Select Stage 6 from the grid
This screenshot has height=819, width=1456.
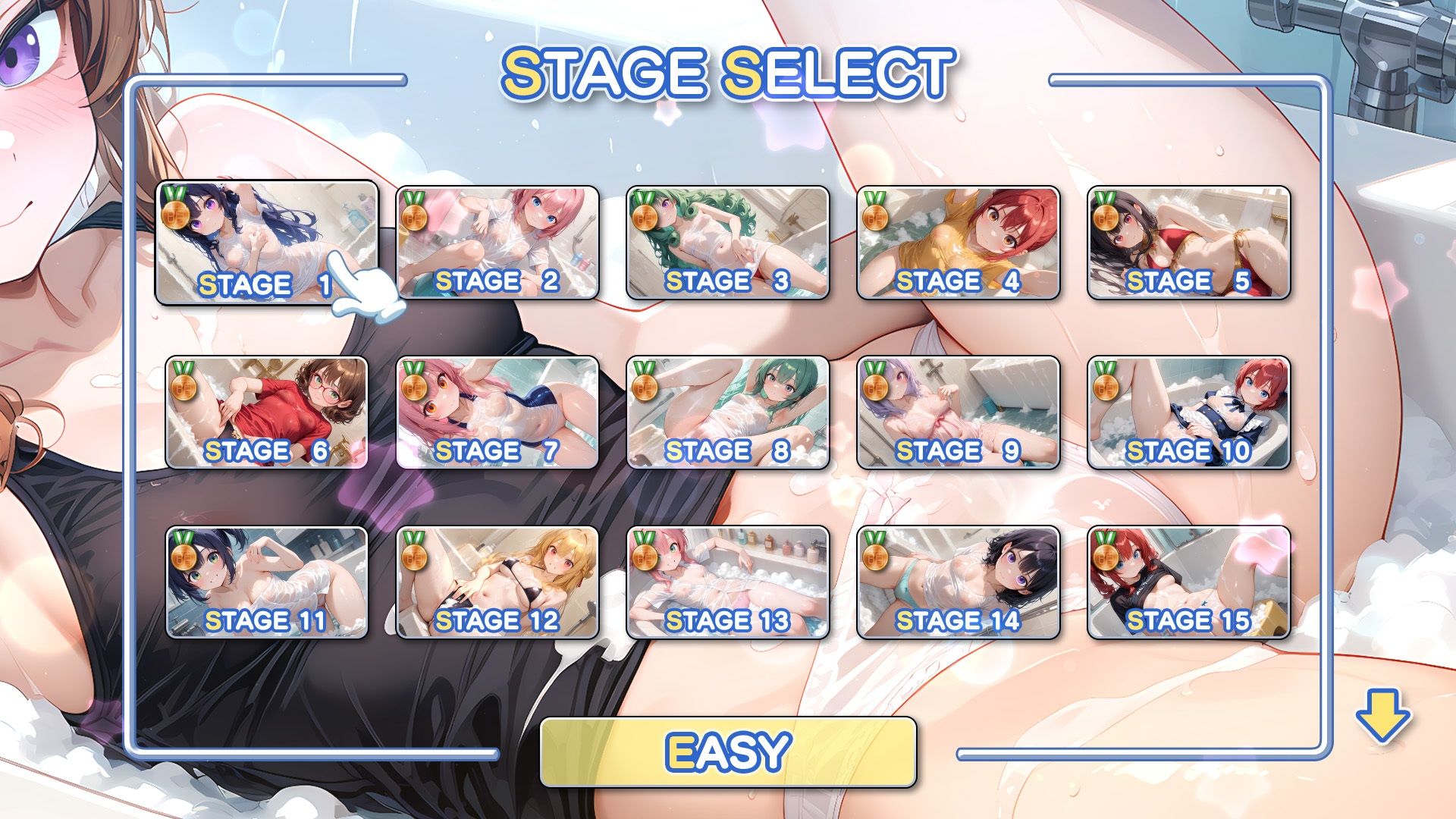click(x=266, y=413)
